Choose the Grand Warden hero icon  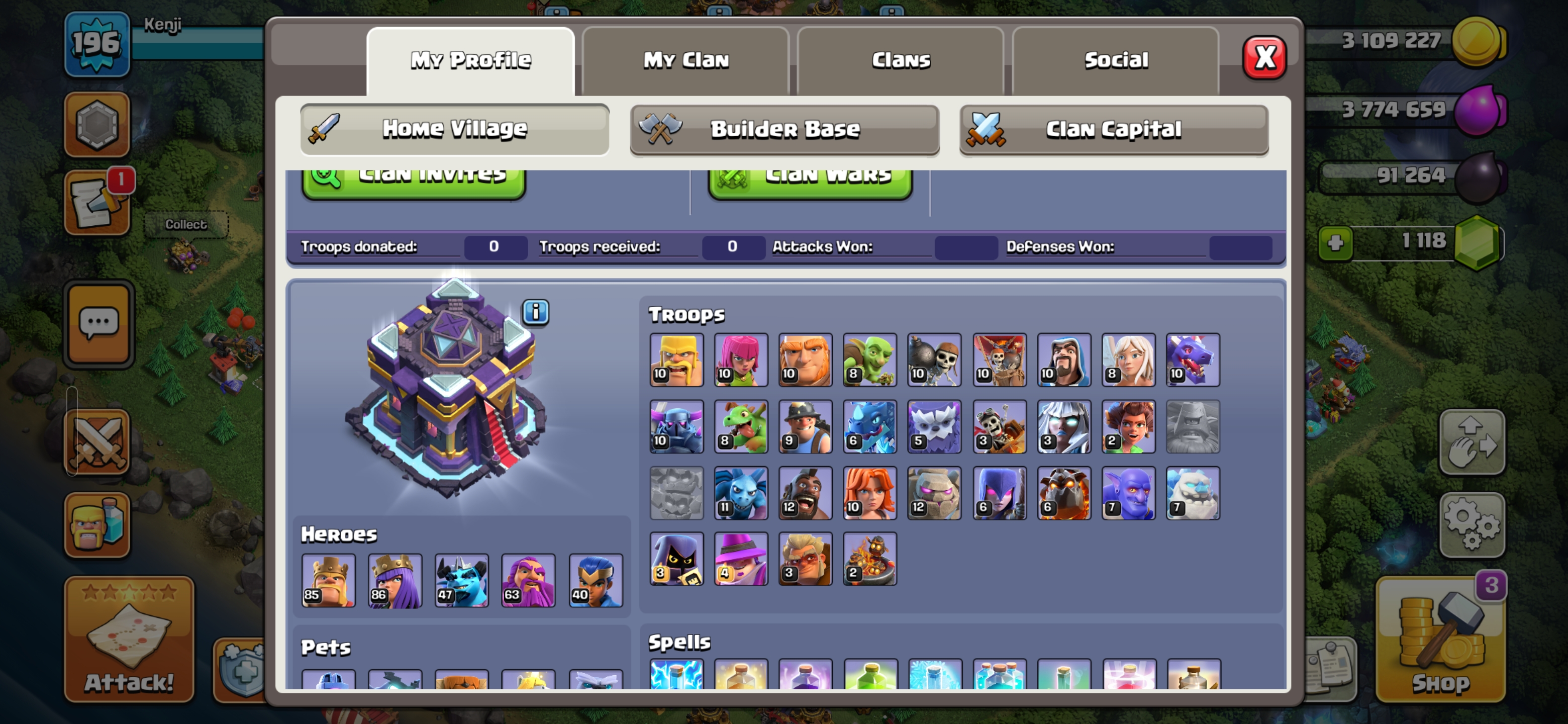click(x=528, y=580)
